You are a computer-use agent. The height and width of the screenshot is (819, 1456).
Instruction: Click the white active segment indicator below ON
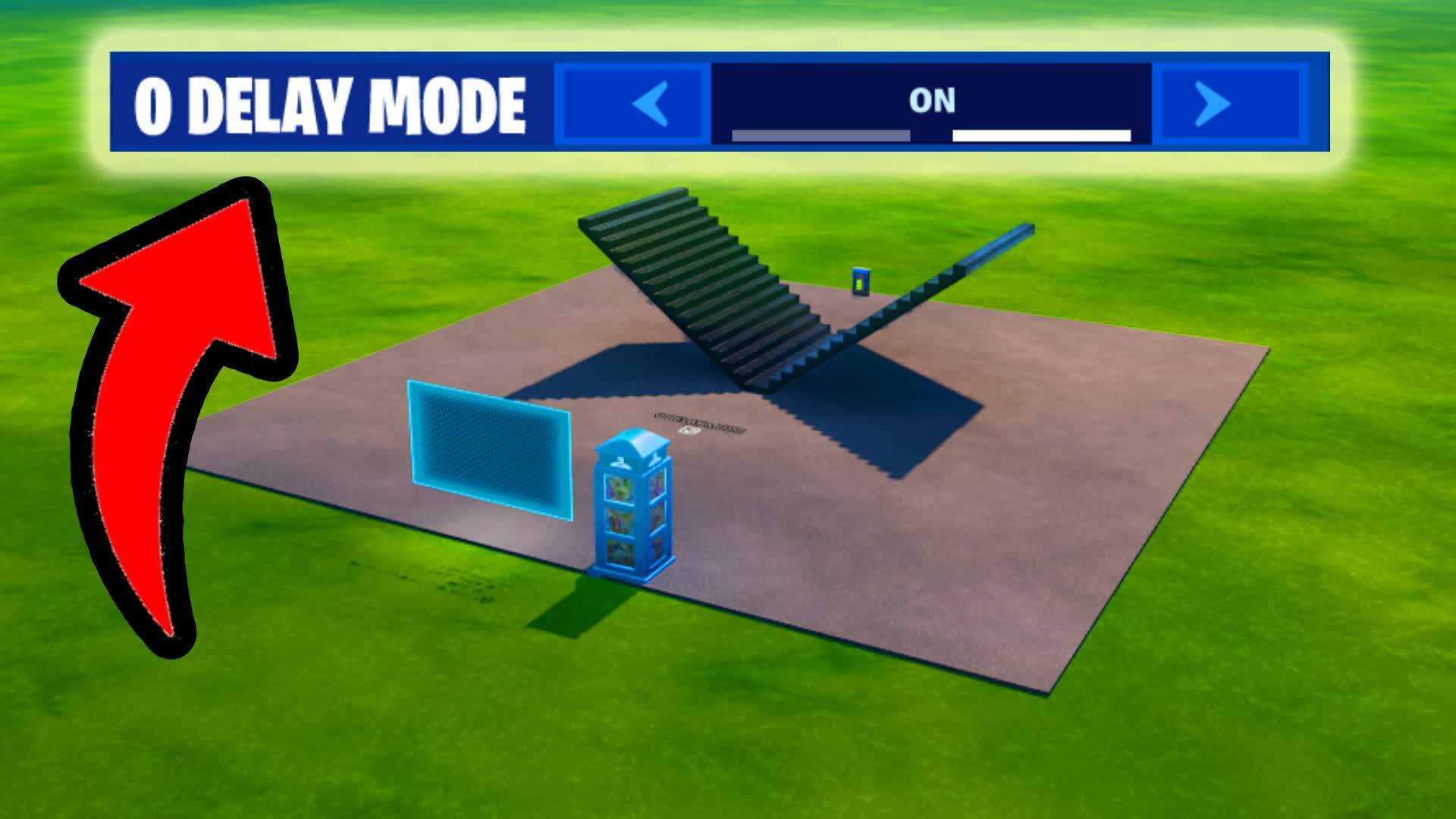click(x=1039, y=136)
